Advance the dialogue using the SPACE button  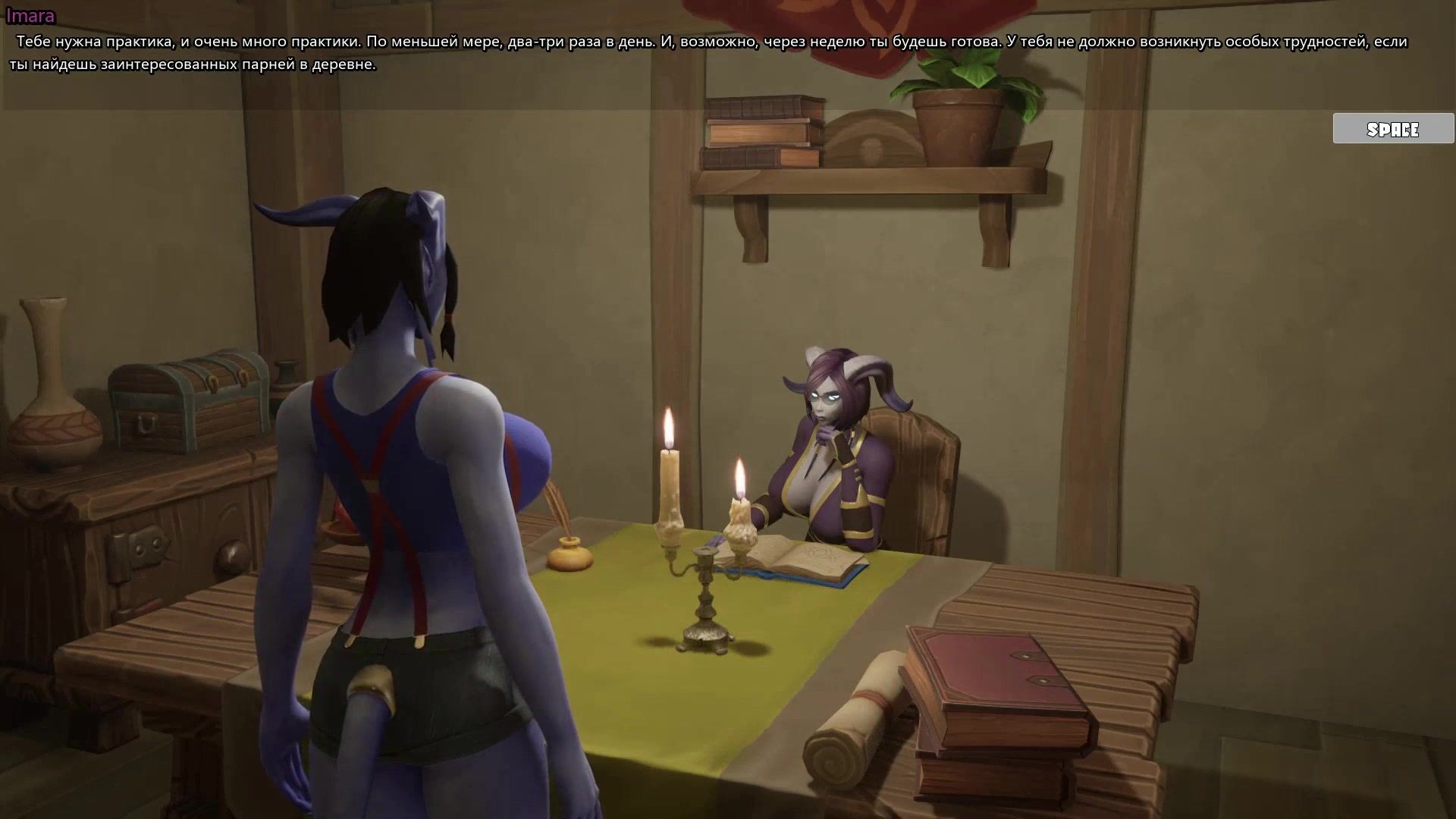[1392, 129]
